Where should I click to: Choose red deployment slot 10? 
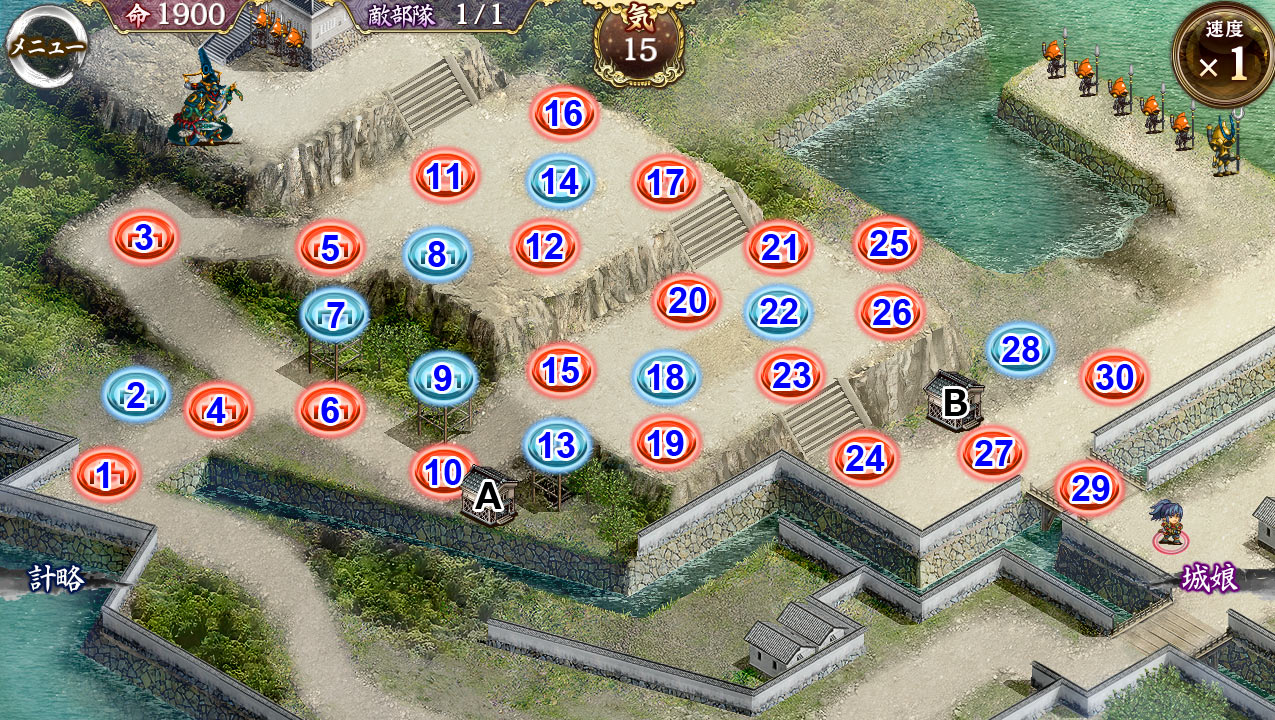444,471
